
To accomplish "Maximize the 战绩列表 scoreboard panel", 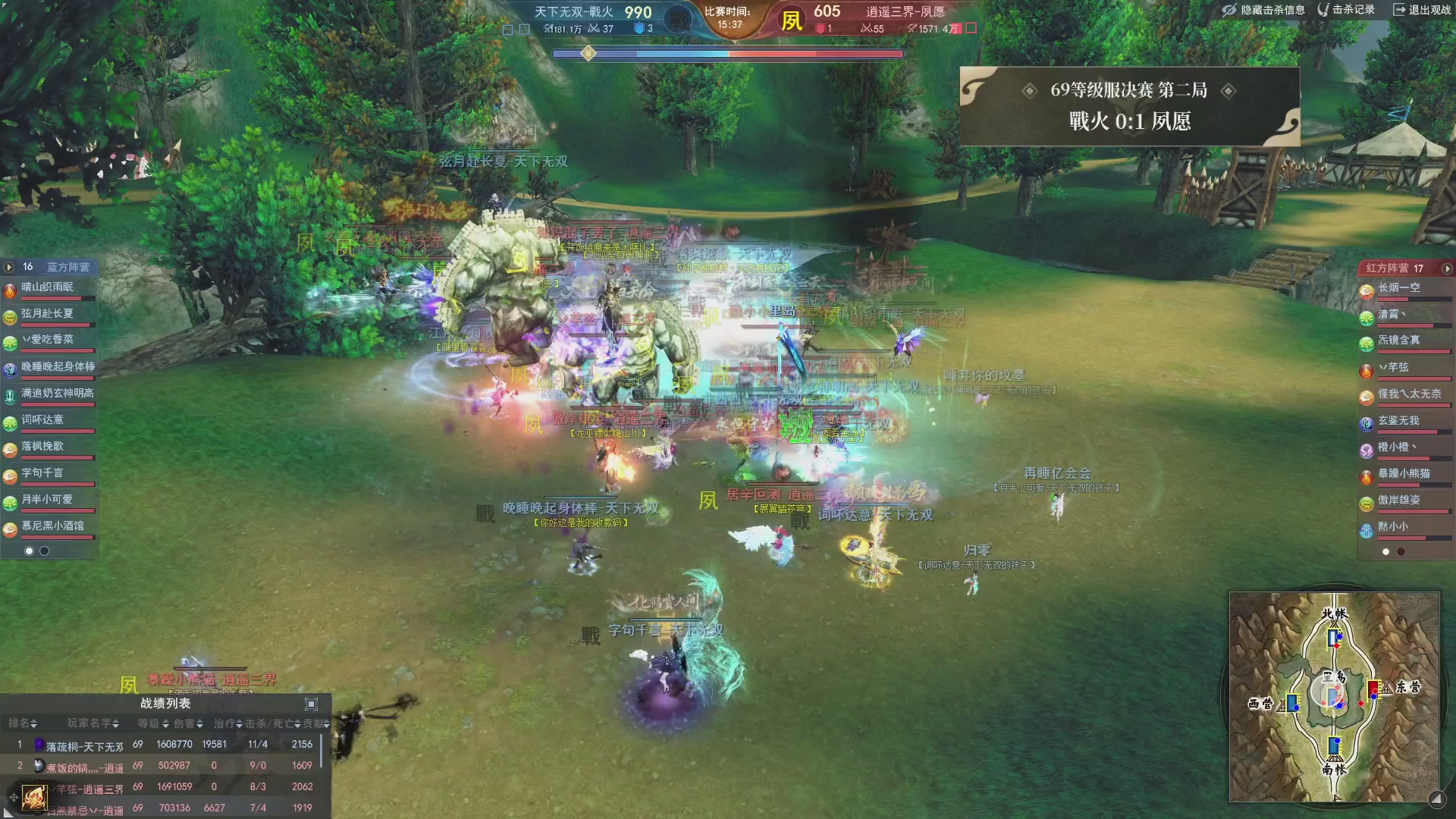I will 311,704.
